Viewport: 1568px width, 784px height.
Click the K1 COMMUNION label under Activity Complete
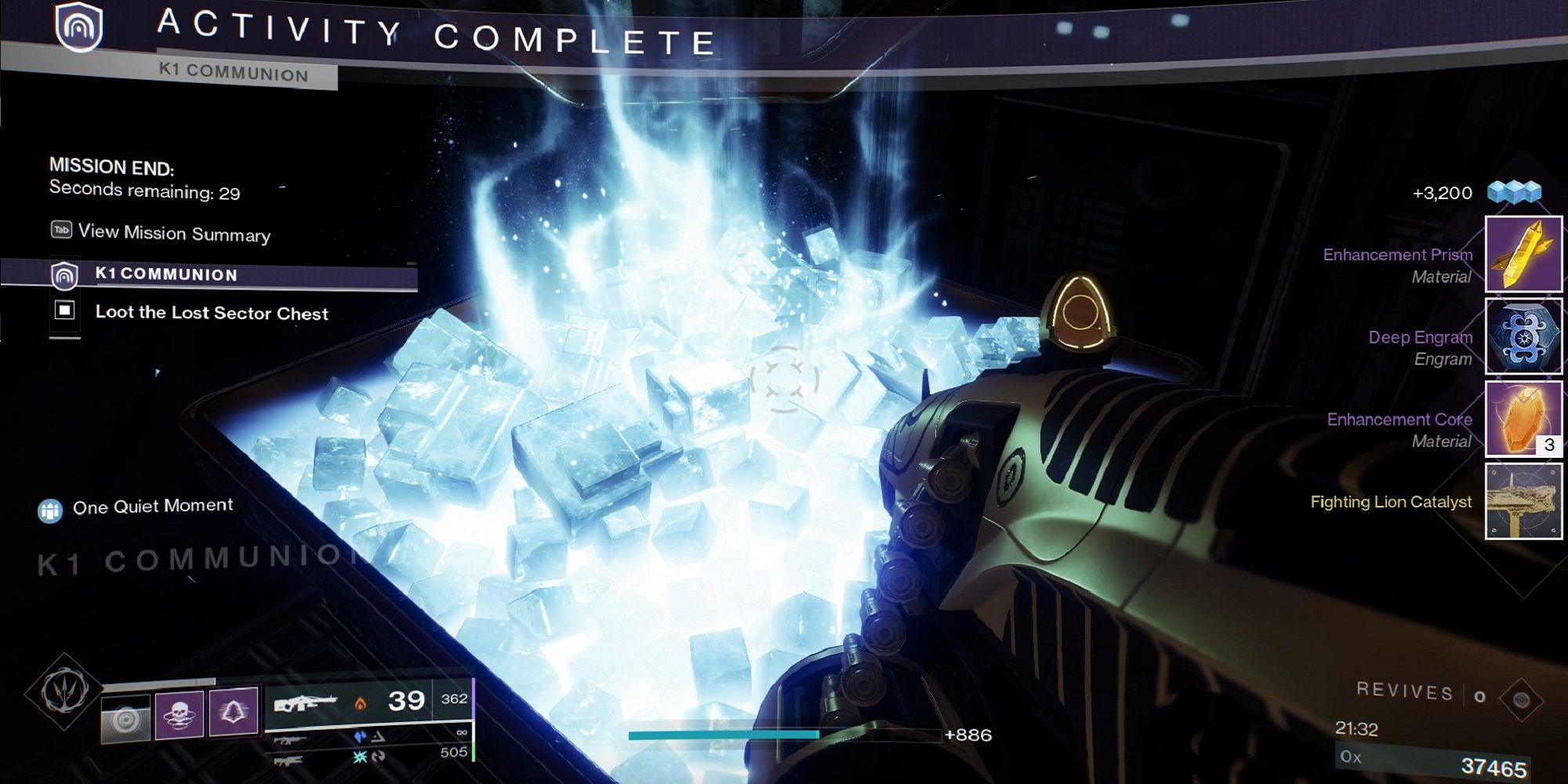coord(165,274)
